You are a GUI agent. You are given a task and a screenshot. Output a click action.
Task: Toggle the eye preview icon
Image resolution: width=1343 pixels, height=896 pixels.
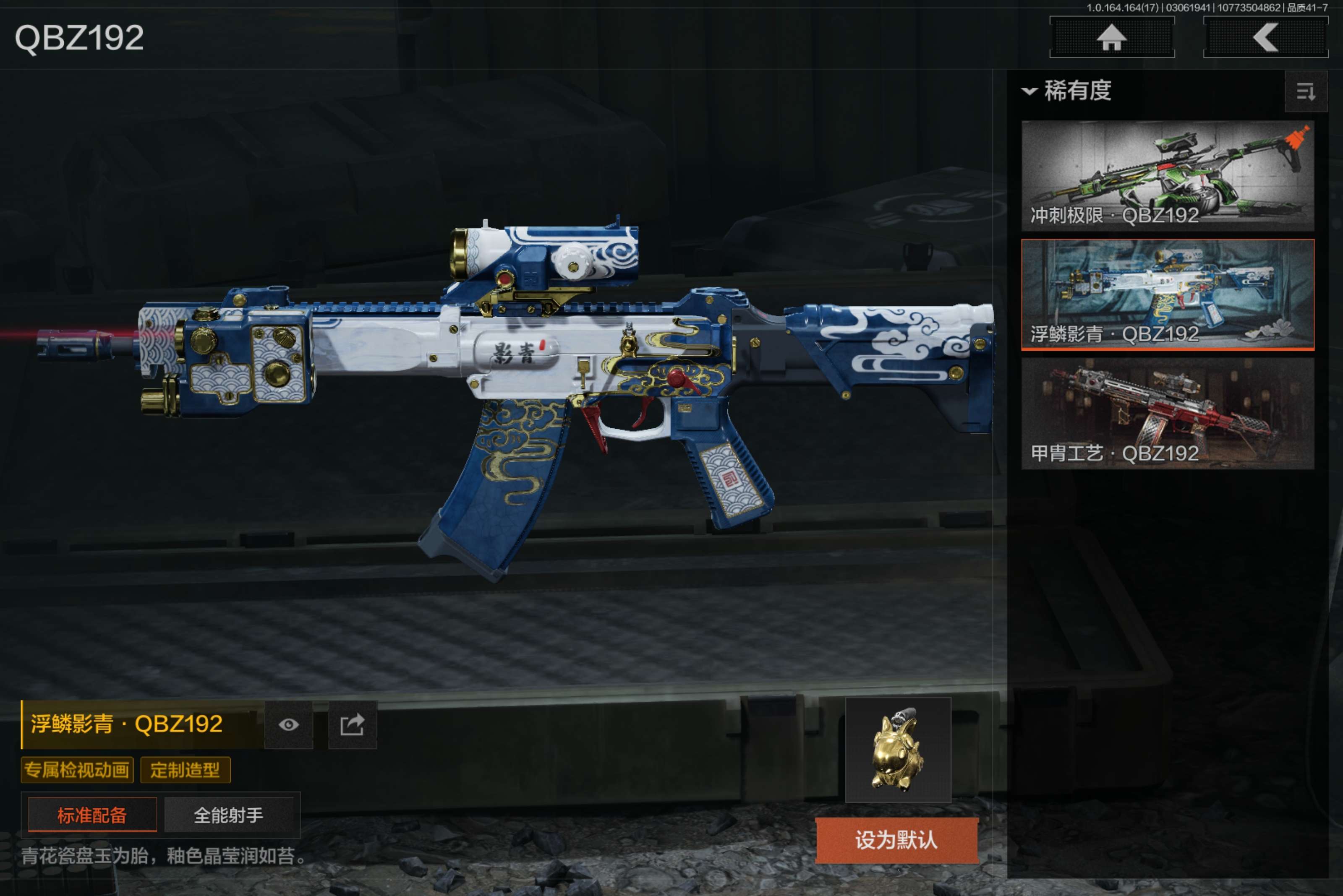click(x=289, y=724)
